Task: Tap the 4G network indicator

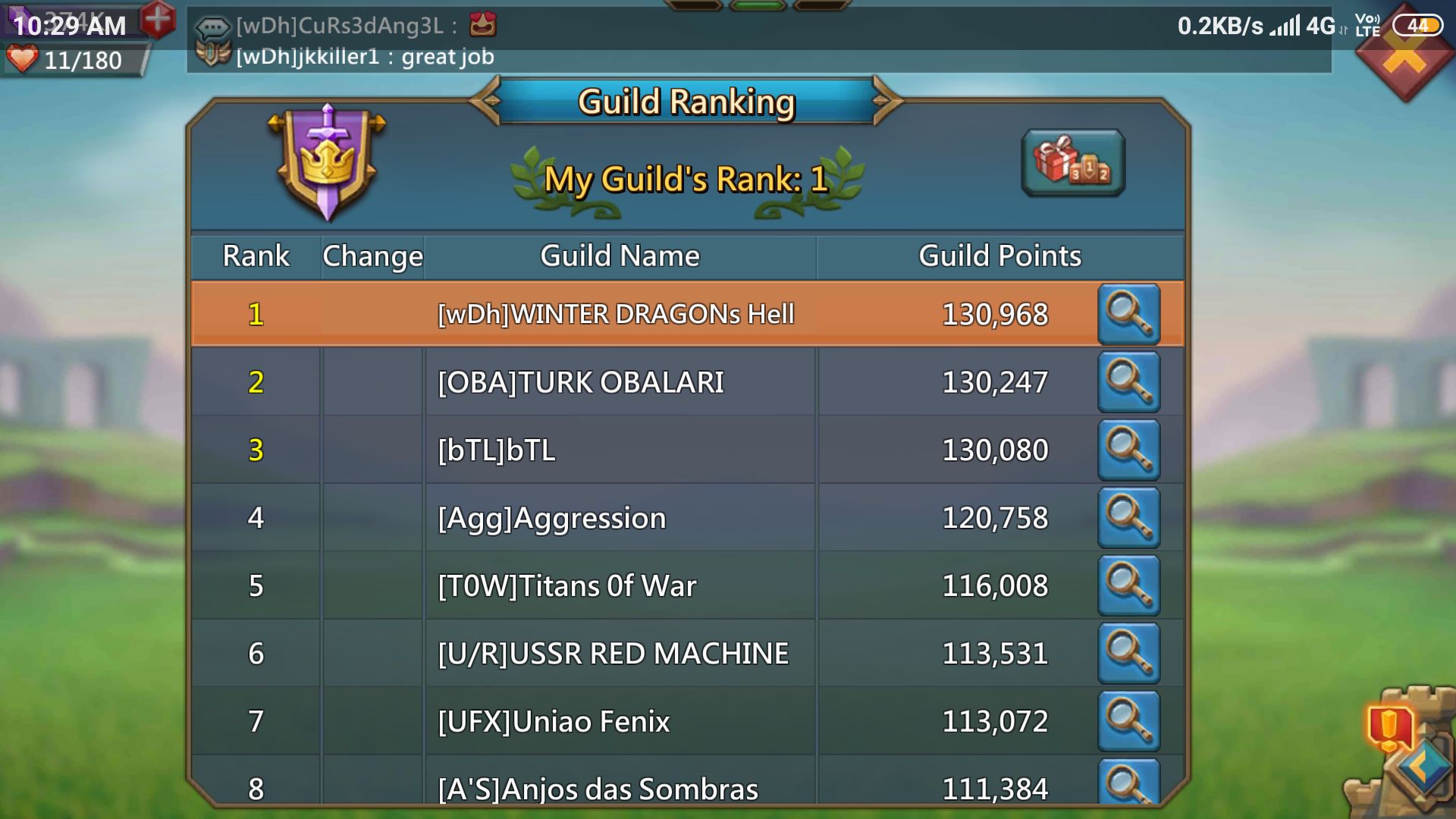Action: [x=1319, y=24]
